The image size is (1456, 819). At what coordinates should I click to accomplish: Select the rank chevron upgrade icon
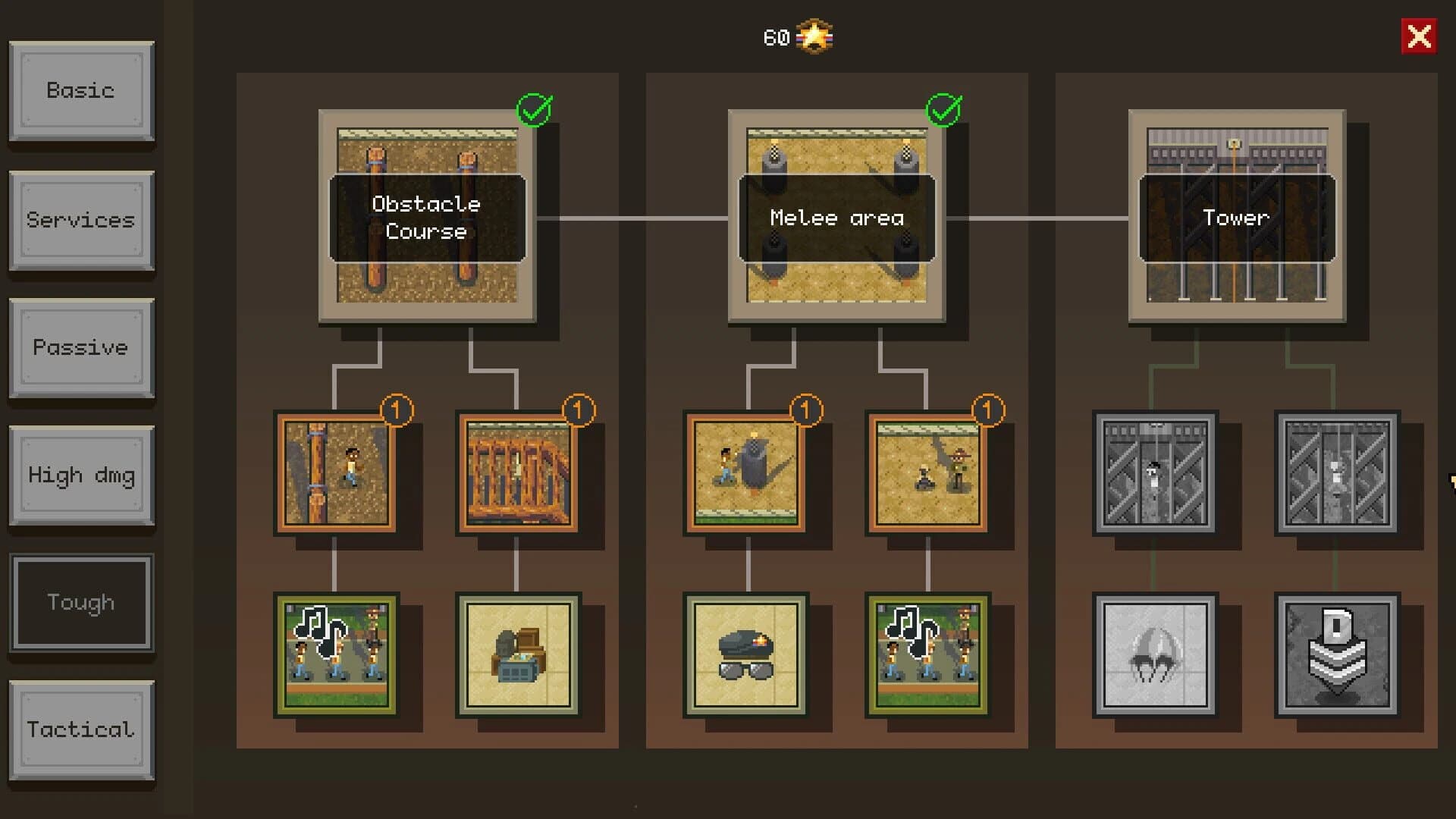[1337, 656]
